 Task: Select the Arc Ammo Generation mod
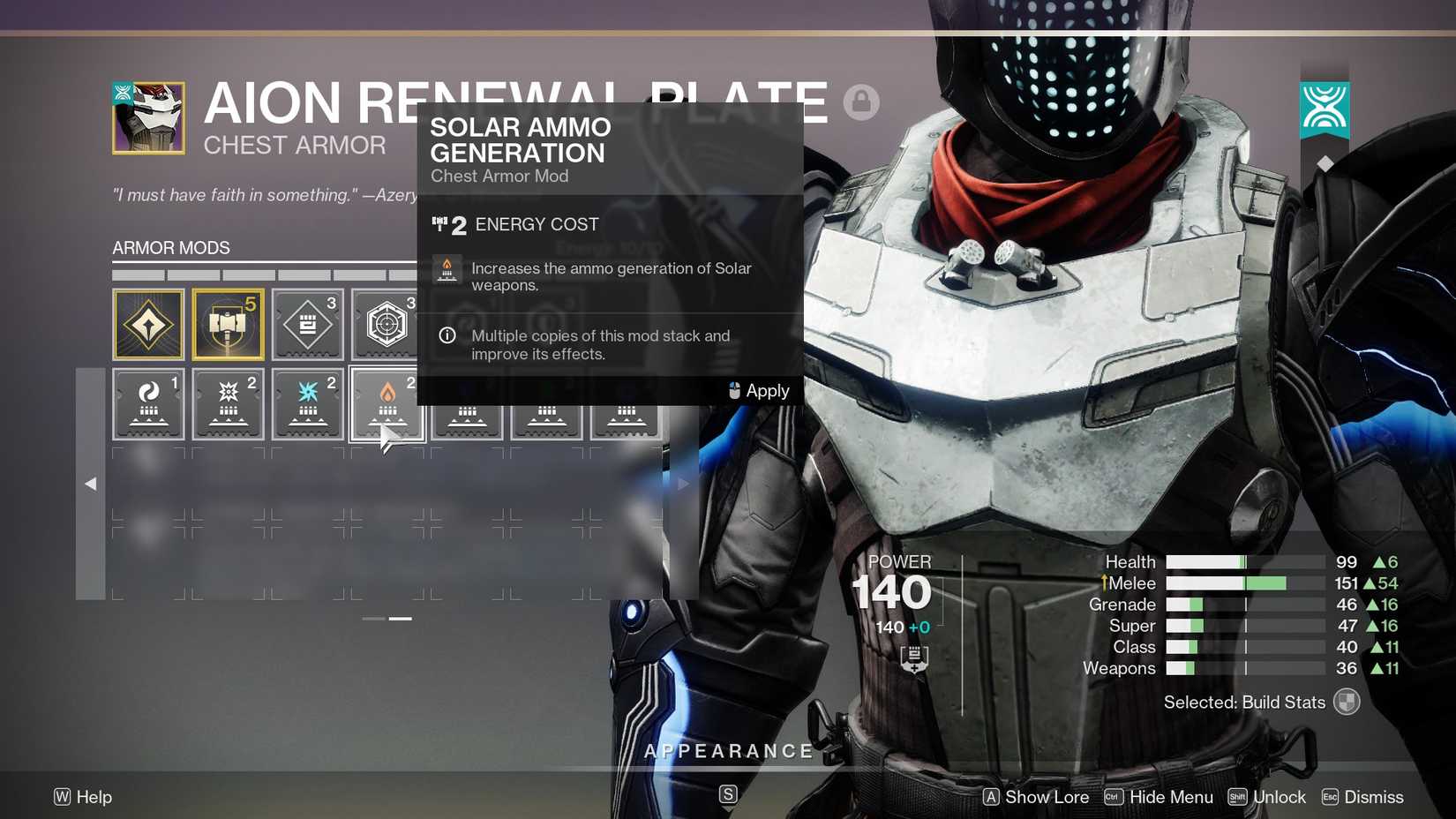[307, 403]
